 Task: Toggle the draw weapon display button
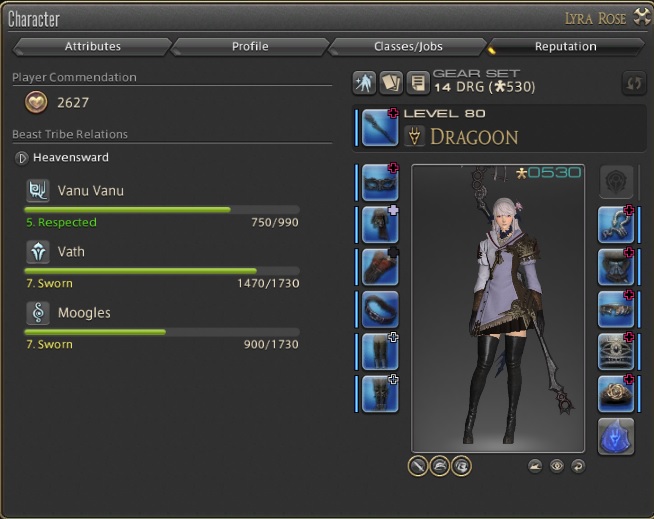tap(418, 466)
